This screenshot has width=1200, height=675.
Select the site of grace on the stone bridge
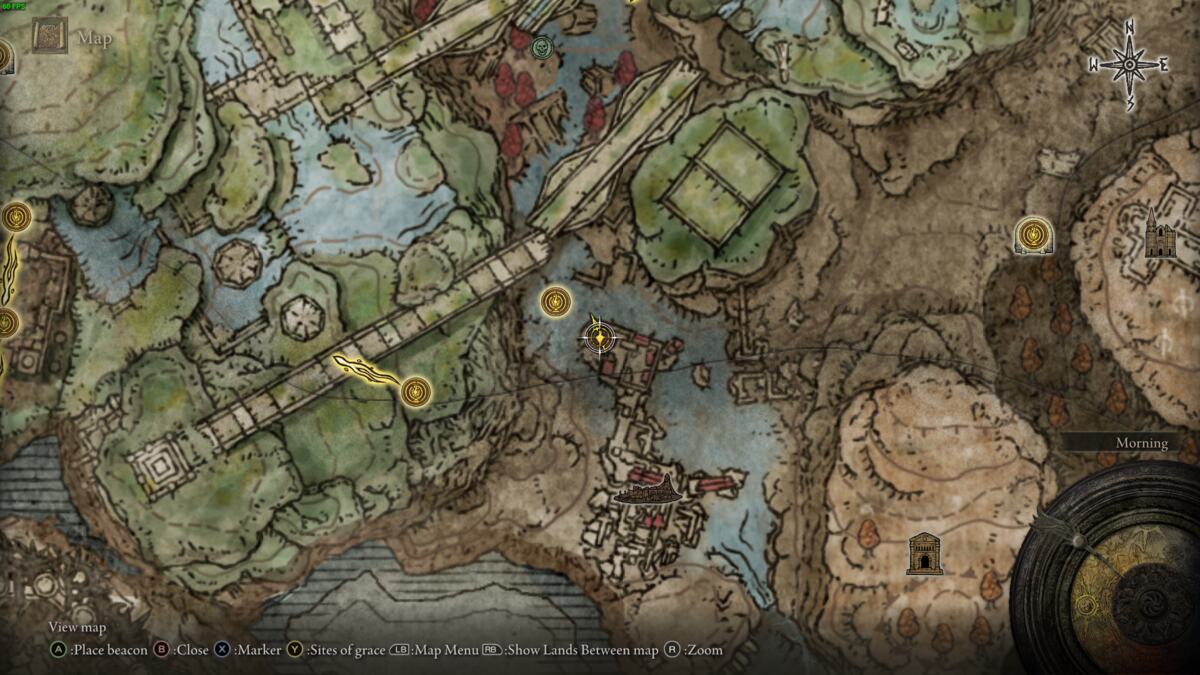pyautogui.click(x=415, y=391)
